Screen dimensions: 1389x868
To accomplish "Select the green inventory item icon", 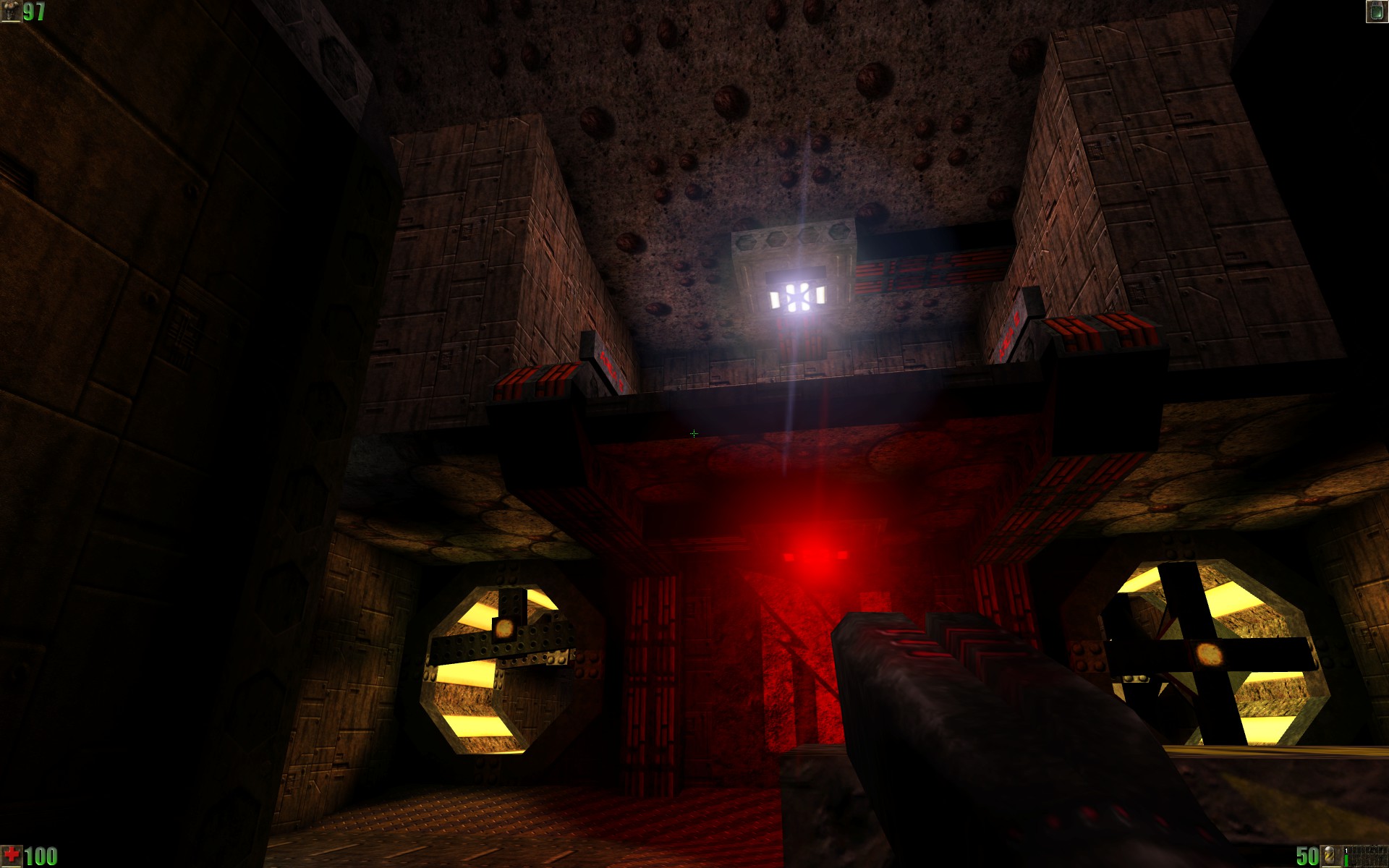I will click(1376, 12).
